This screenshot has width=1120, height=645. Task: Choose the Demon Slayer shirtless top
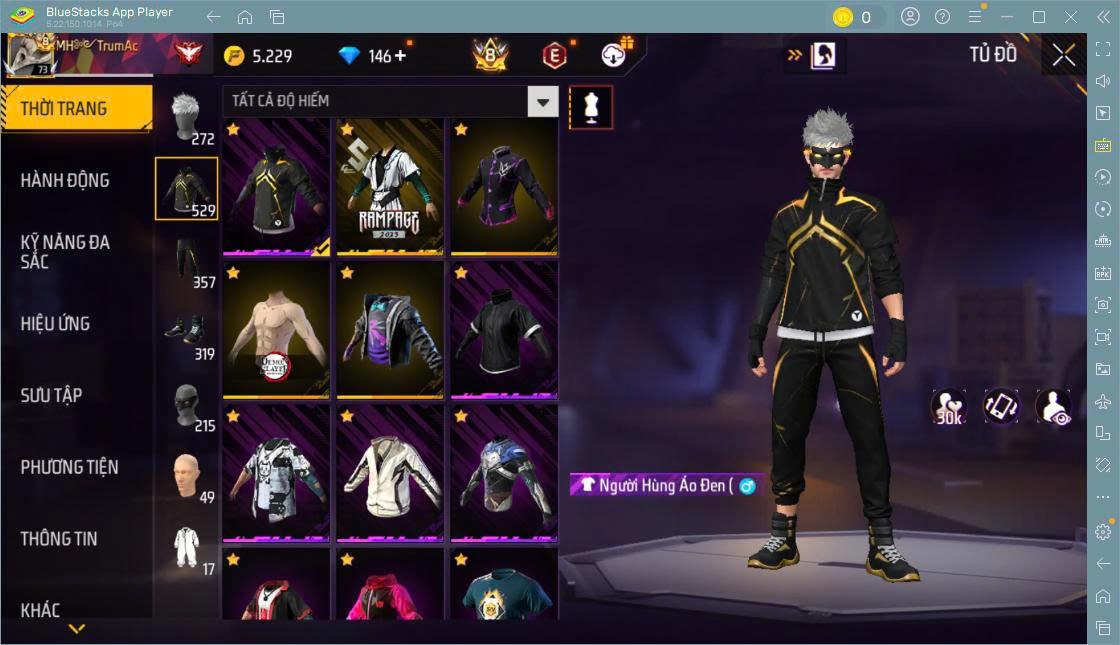pos(276,330)
